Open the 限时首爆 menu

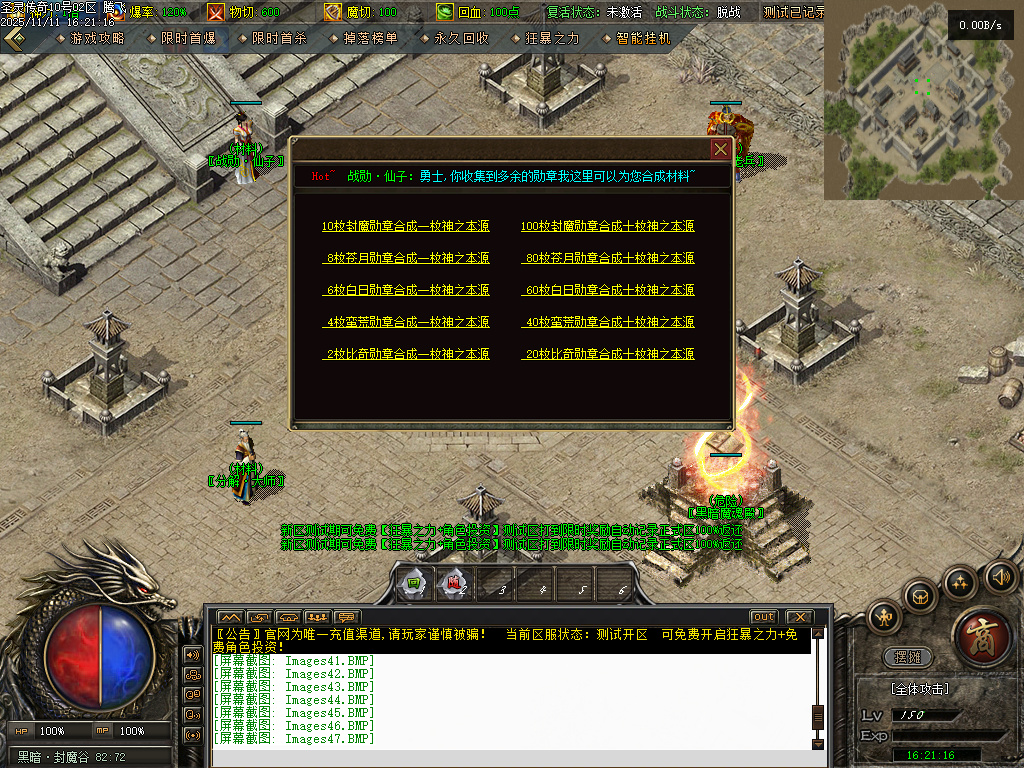click(x=188, y=38)
